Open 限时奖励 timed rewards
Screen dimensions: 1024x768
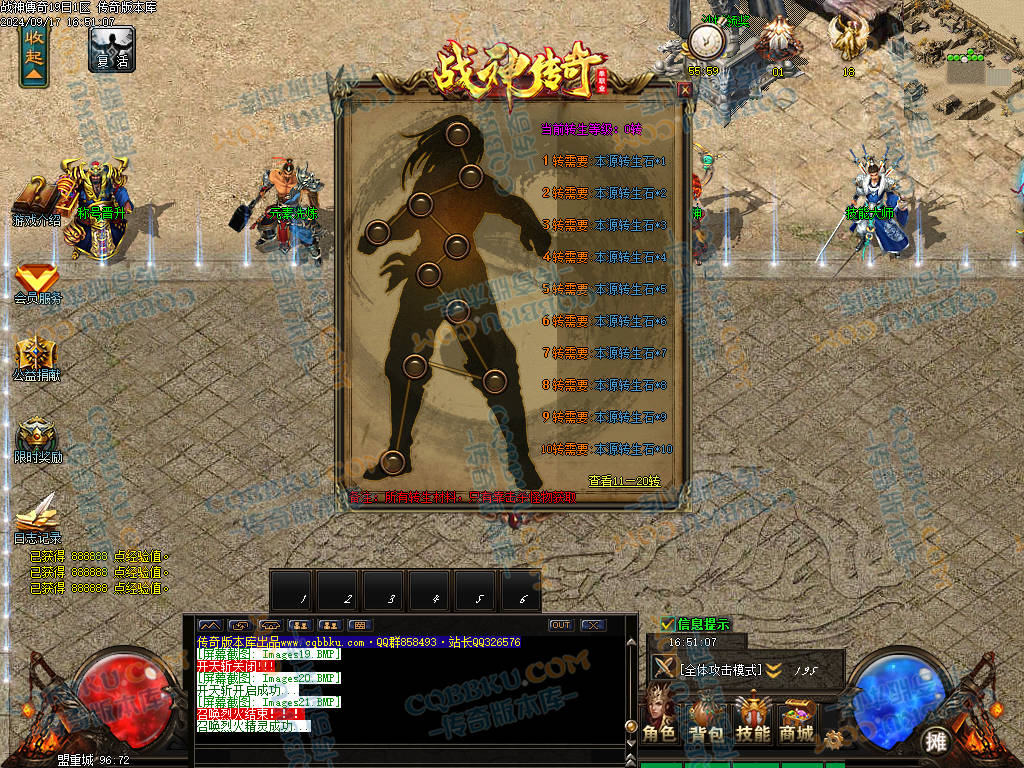point(37,440)
